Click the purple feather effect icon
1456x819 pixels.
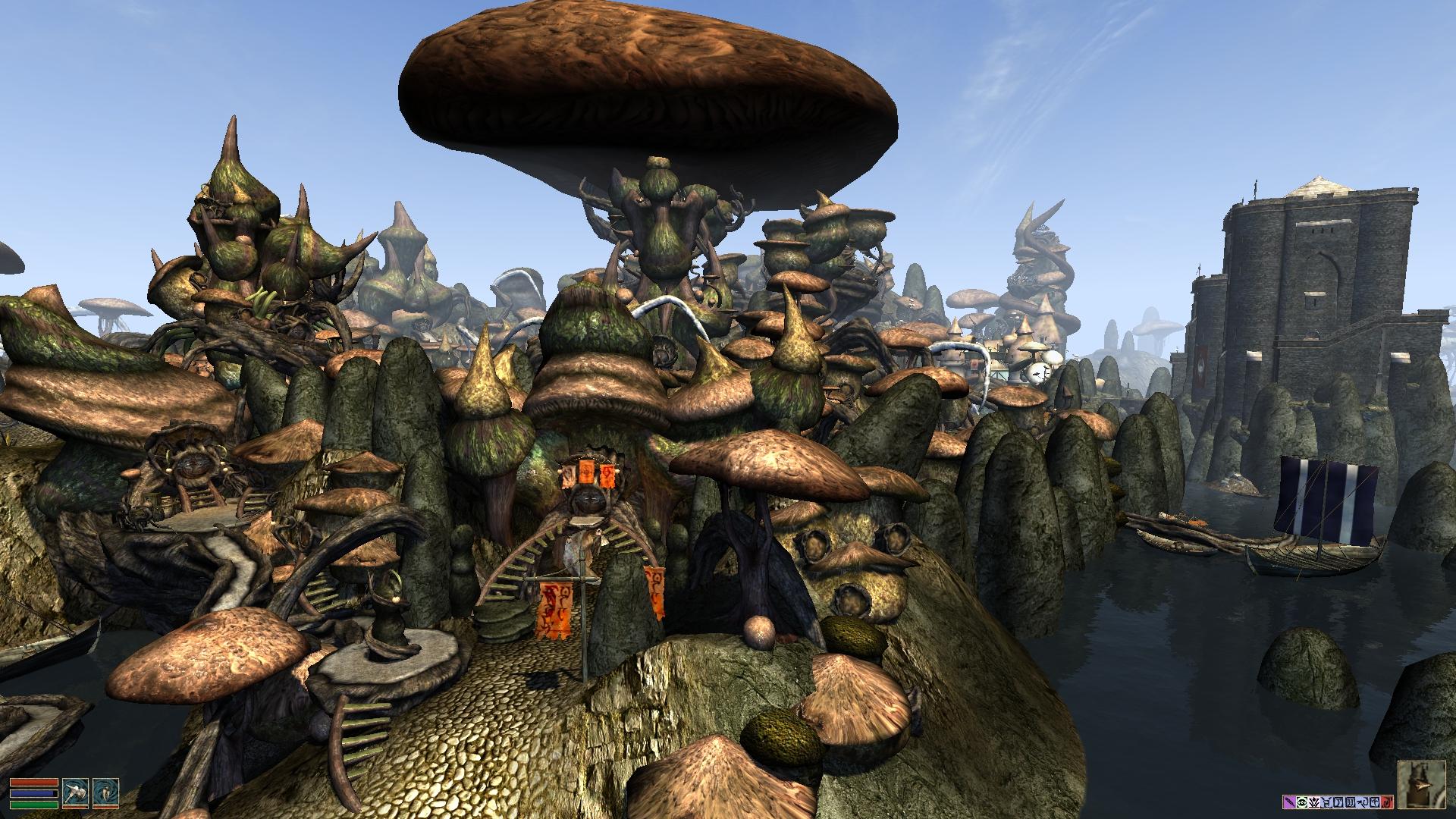pos(1288,802)
